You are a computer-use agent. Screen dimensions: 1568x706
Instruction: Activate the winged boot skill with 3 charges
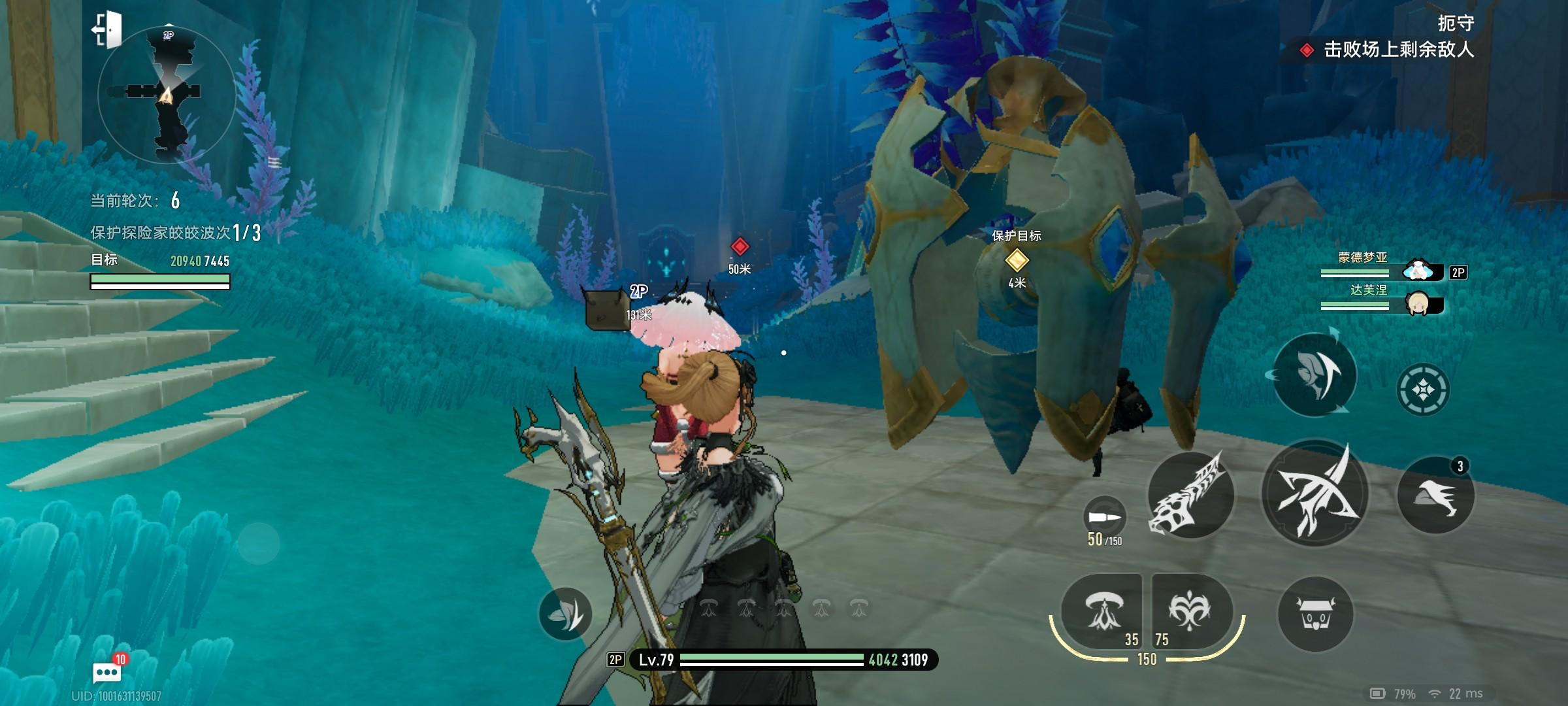[x=1435, y=496]
